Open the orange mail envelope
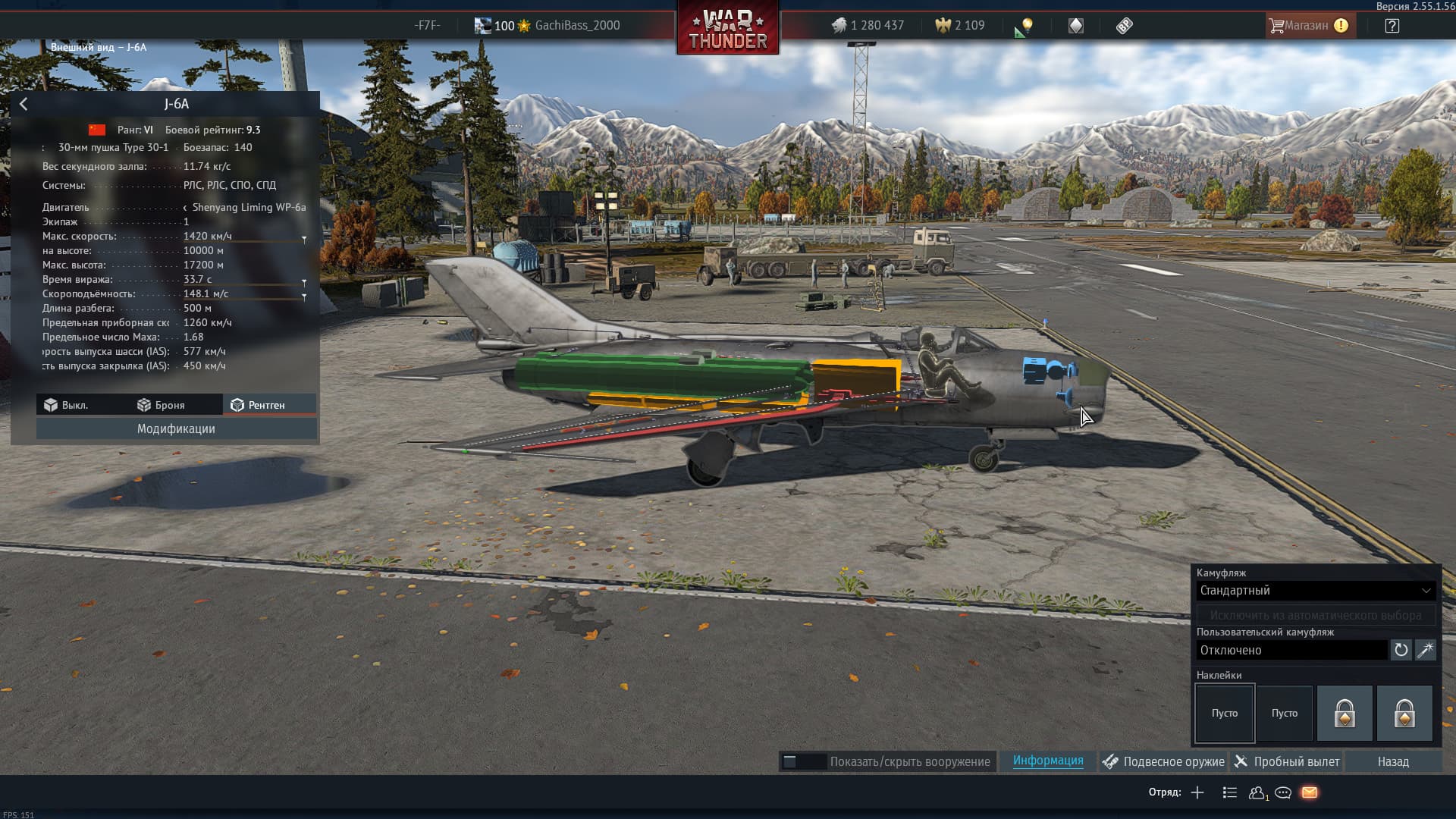Viewport: 1456px width, 819px height. [1310, 793]
